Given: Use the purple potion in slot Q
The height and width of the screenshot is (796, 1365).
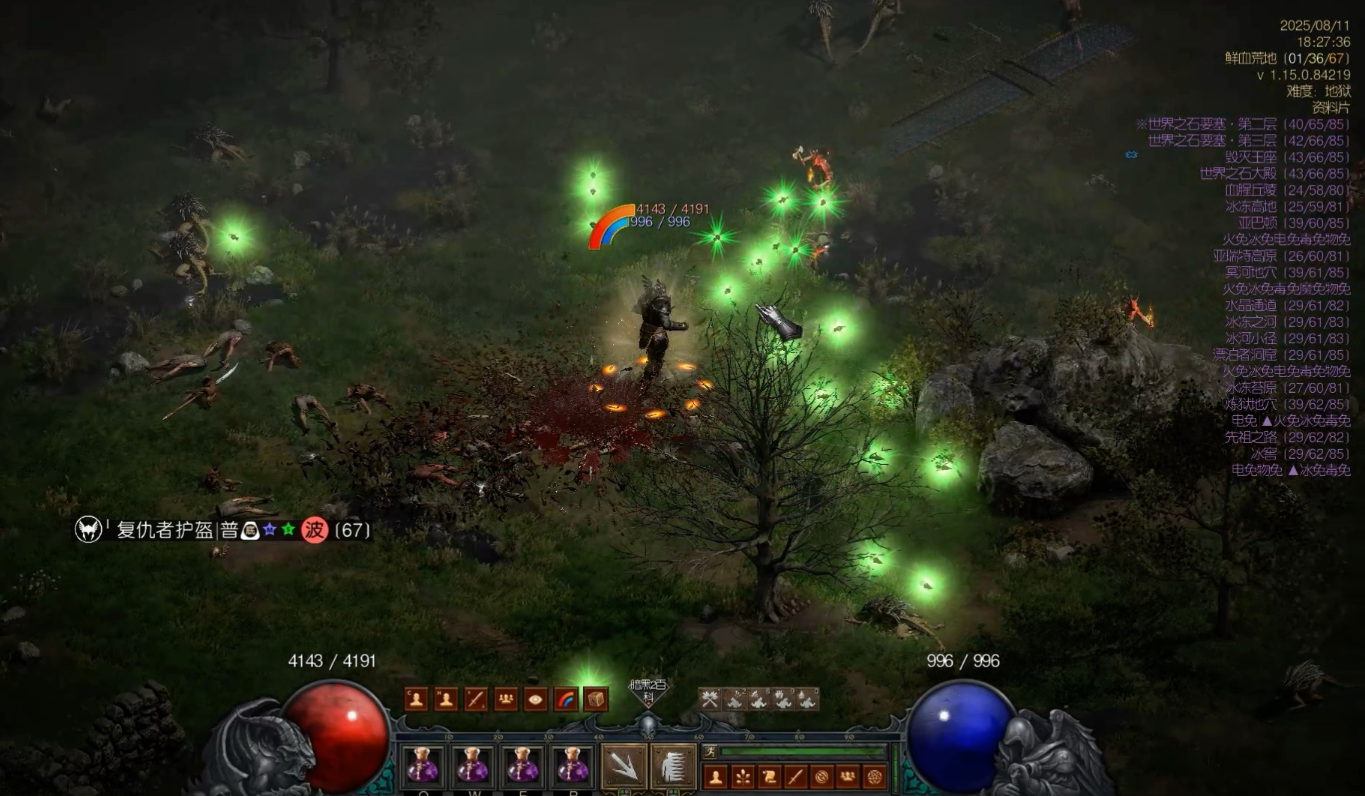Looking at the screenshot, I should pyautogui.click(x=423, y=766).
